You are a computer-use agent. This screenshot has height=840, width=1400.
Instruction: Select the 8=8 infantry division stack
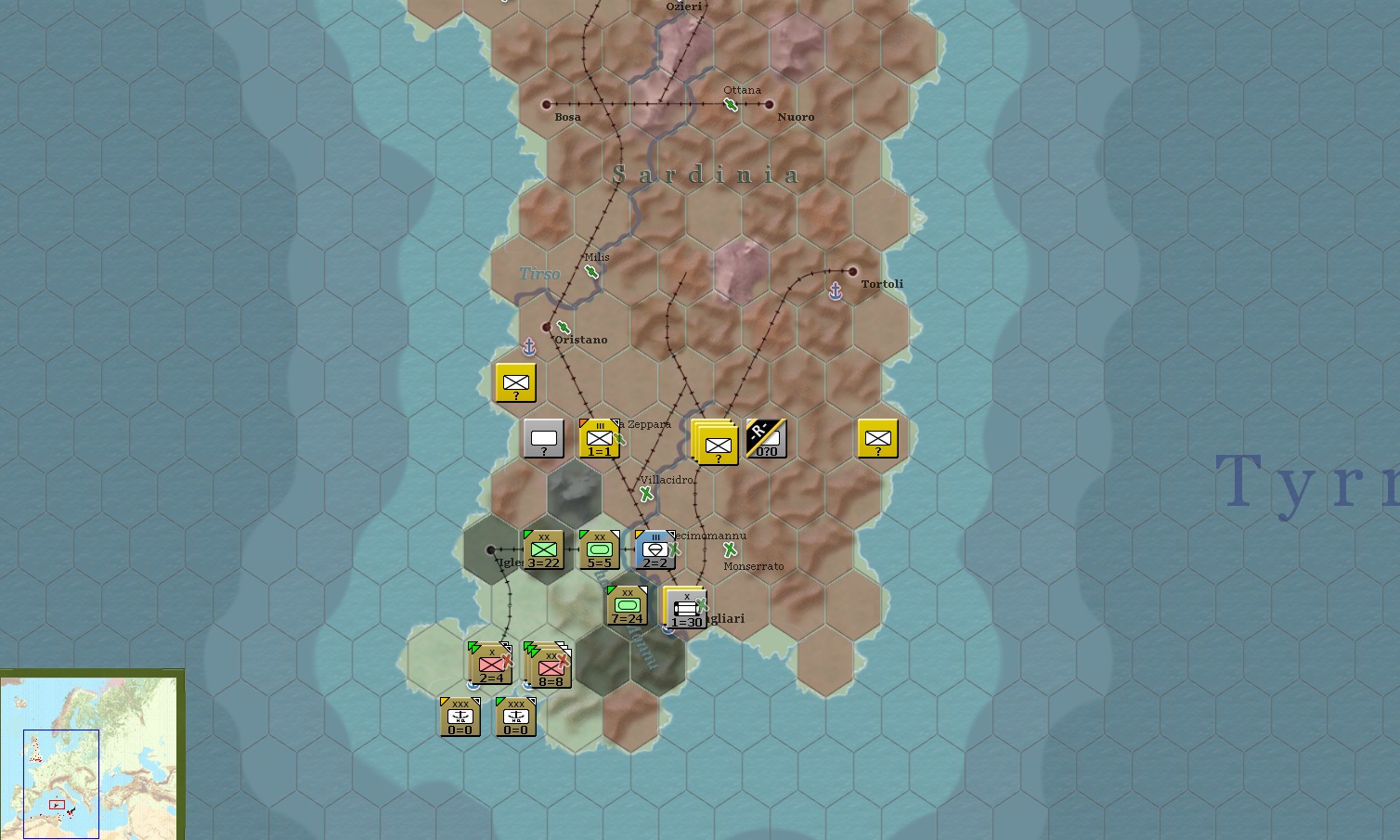click(550, 666)
